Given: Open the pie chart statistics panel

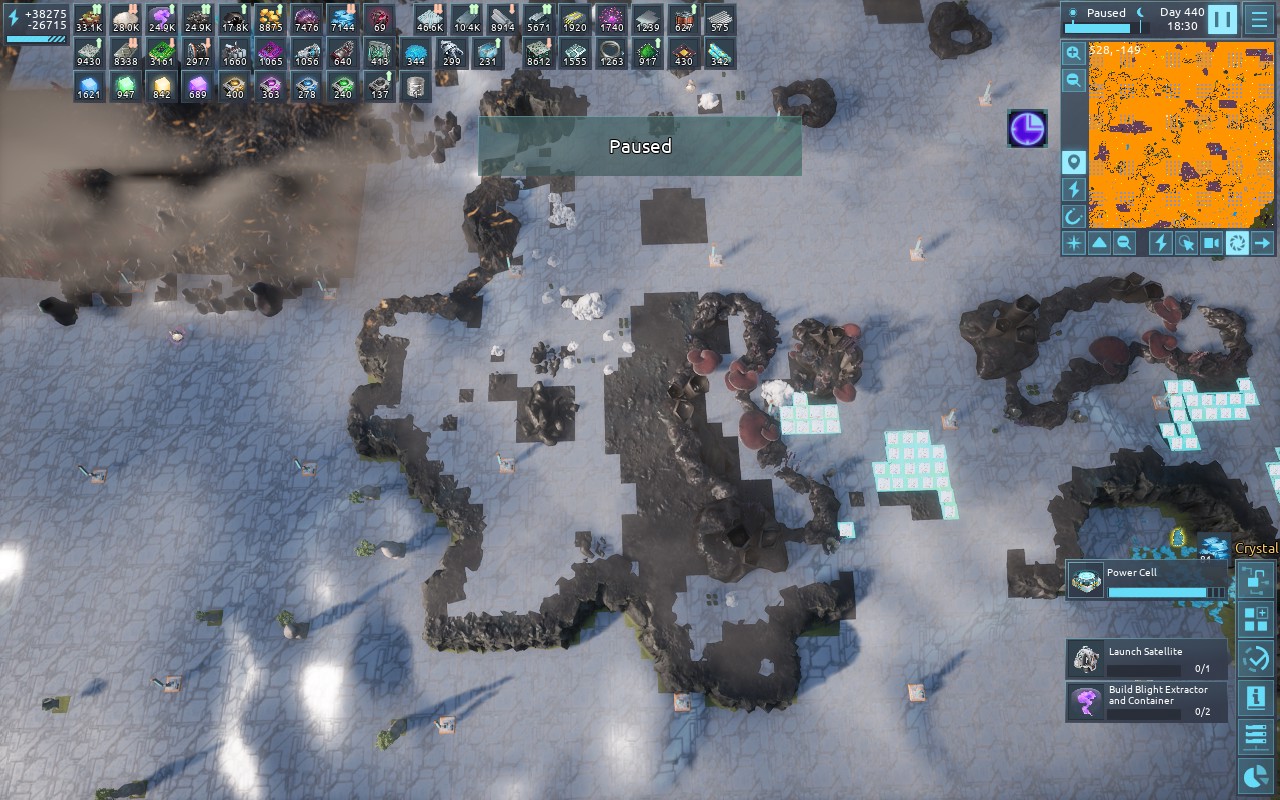Looking at the screenshot, I should [x=1255, y=776].
